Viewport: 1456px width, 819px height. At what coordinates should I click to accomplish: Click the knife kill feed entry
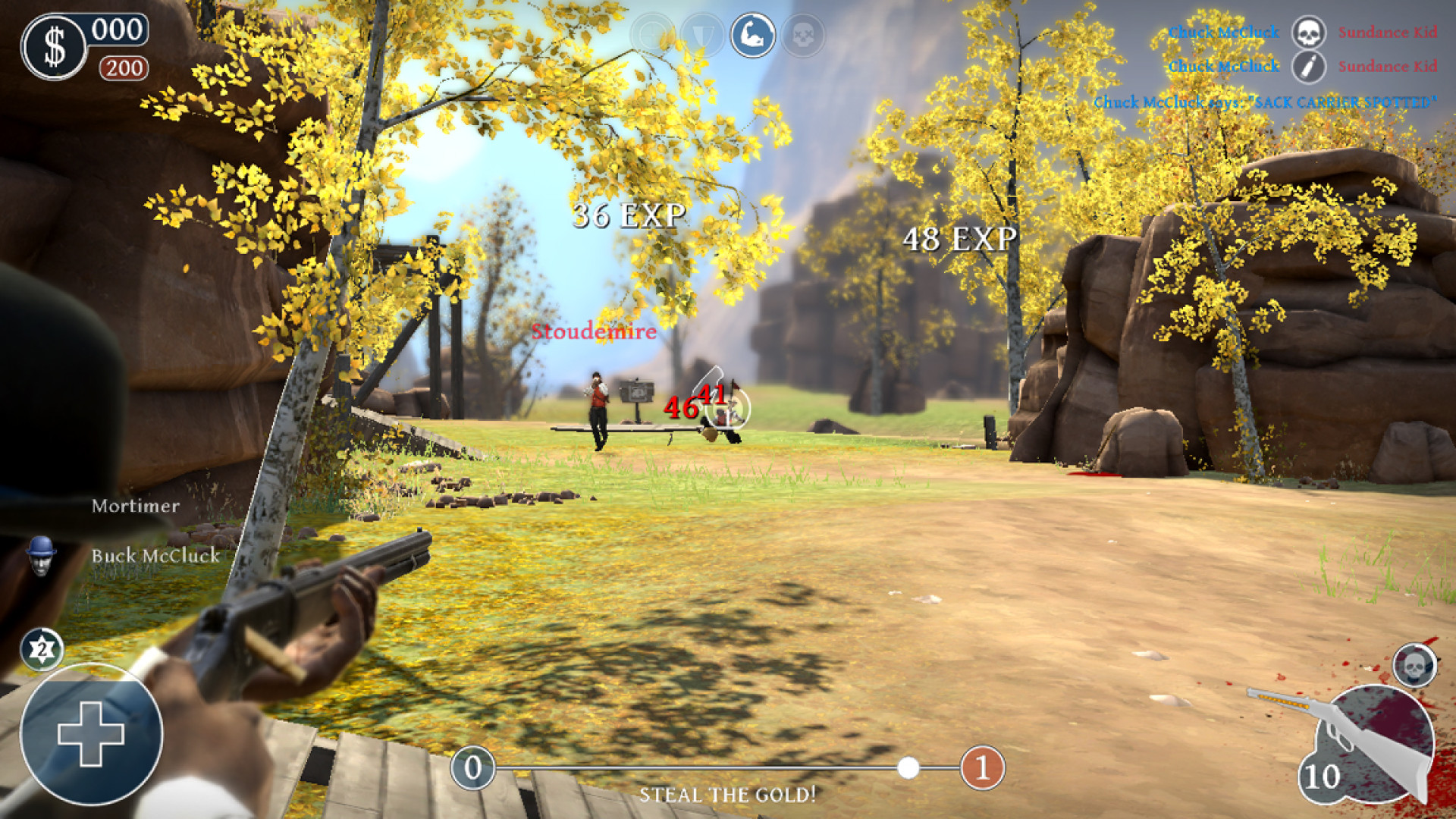1308,67
